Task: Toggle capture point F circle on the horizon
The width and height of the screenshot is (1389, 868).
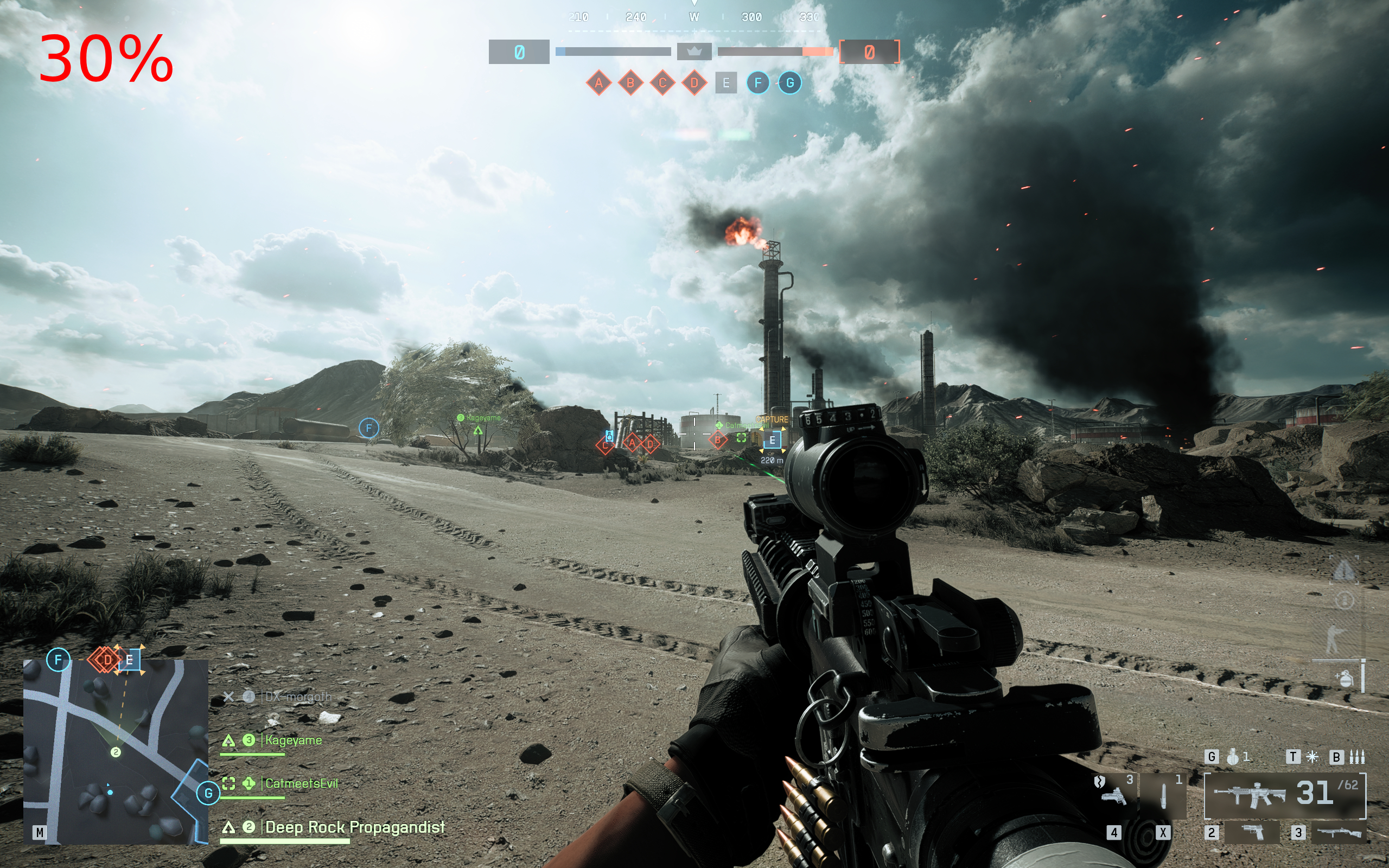Action: [368, 427]
